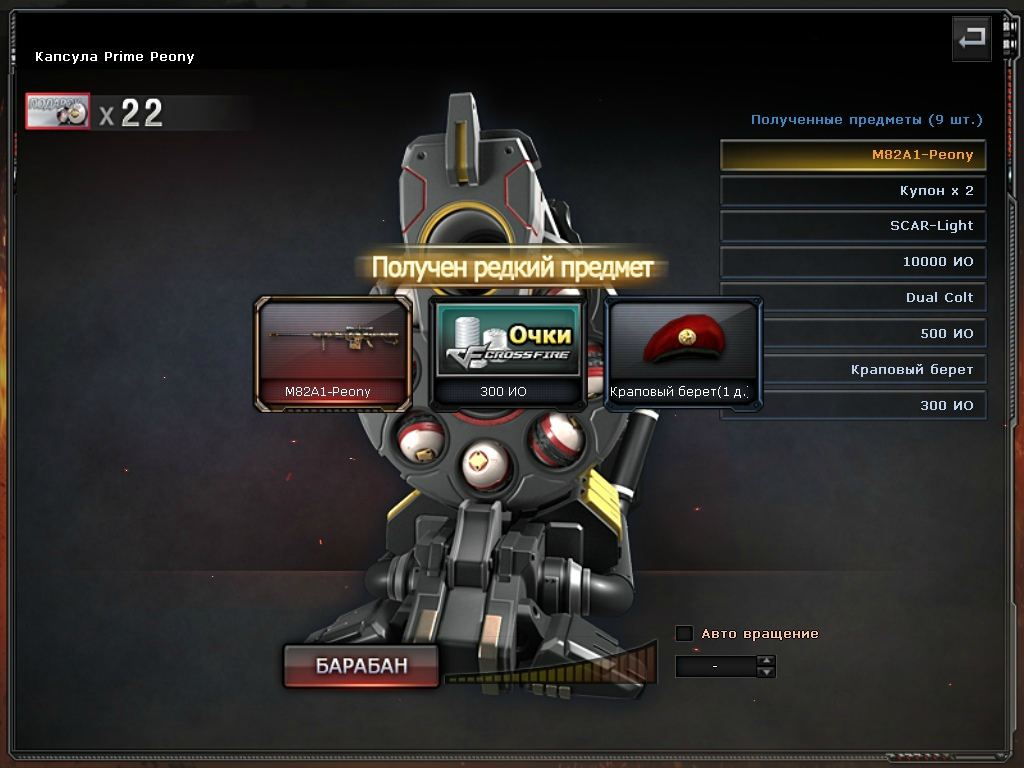Pick the Краповый берет reward card
Screen dimensions: 1024x768
pos(683,353)
